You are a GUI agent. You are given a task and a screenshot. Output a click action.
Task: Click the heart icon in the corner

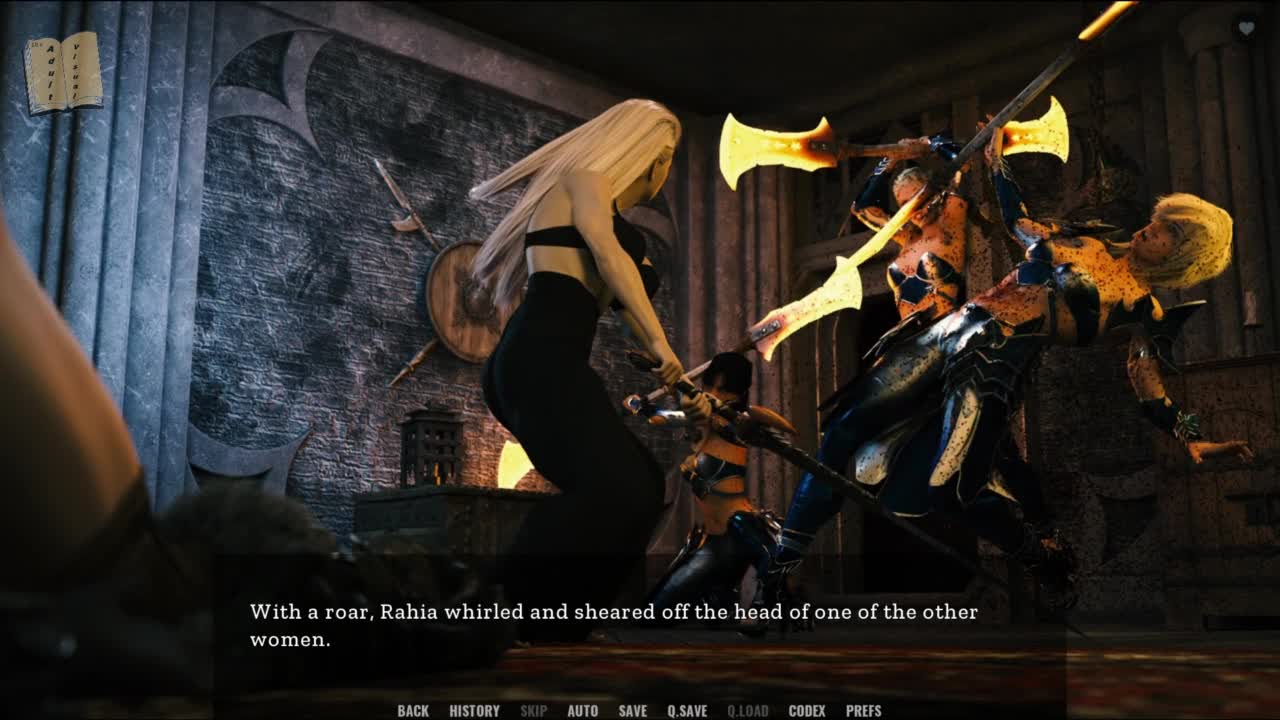click(1246, 29)
